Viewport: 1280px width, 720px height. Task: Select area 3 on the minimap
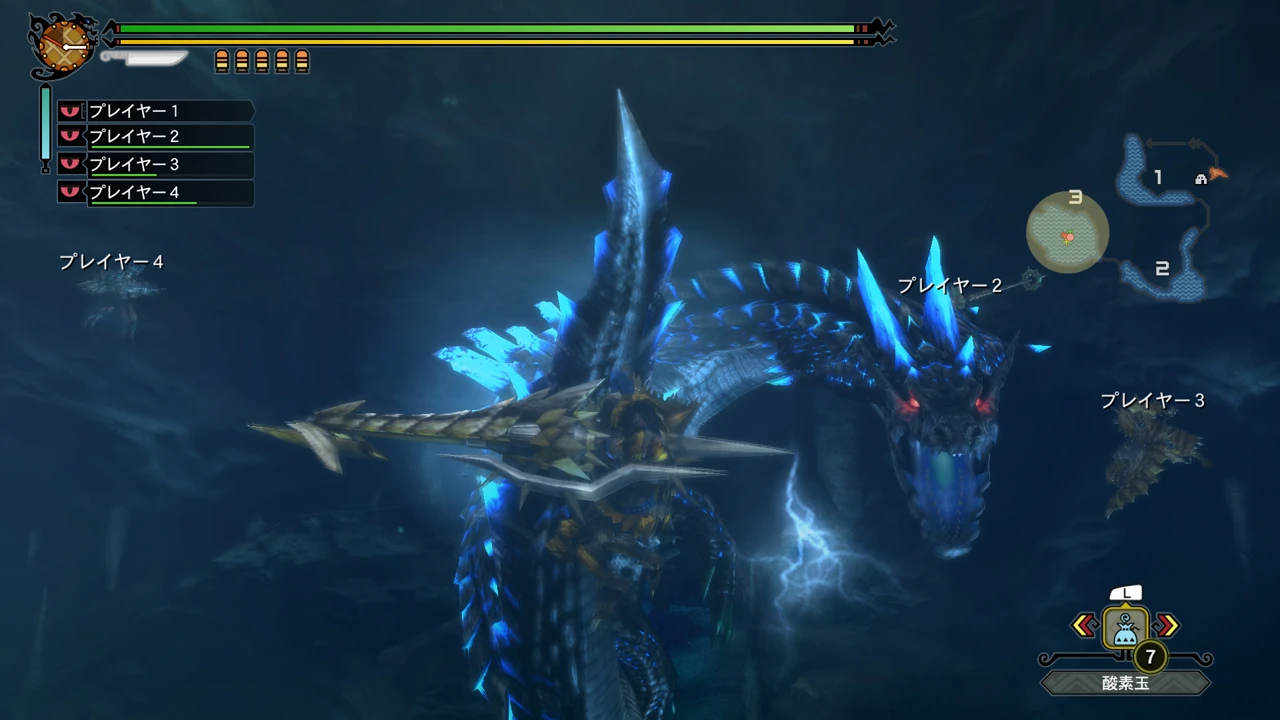pos(1077,198)
